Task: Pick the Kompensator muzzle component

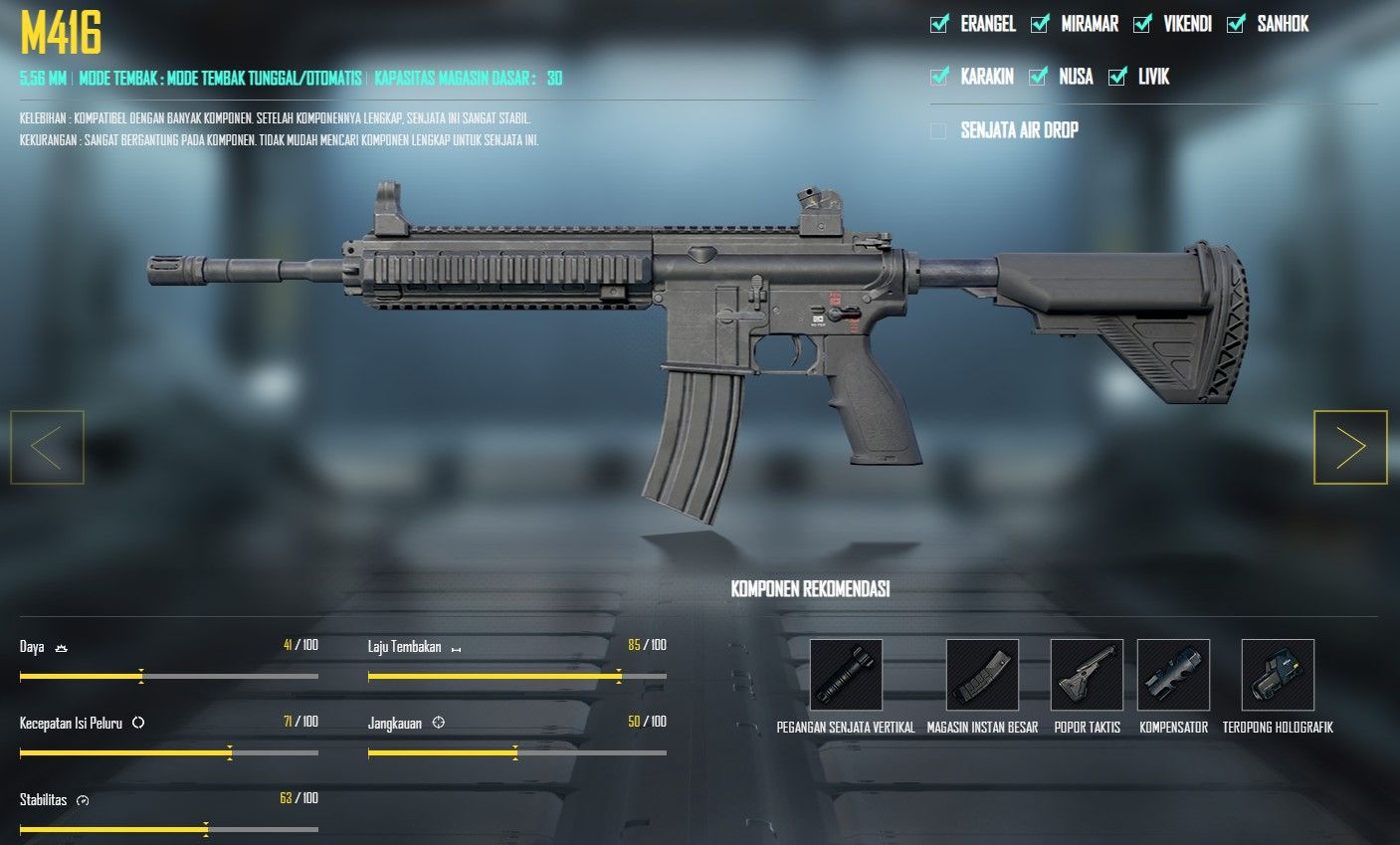Action: point(1173,675)
